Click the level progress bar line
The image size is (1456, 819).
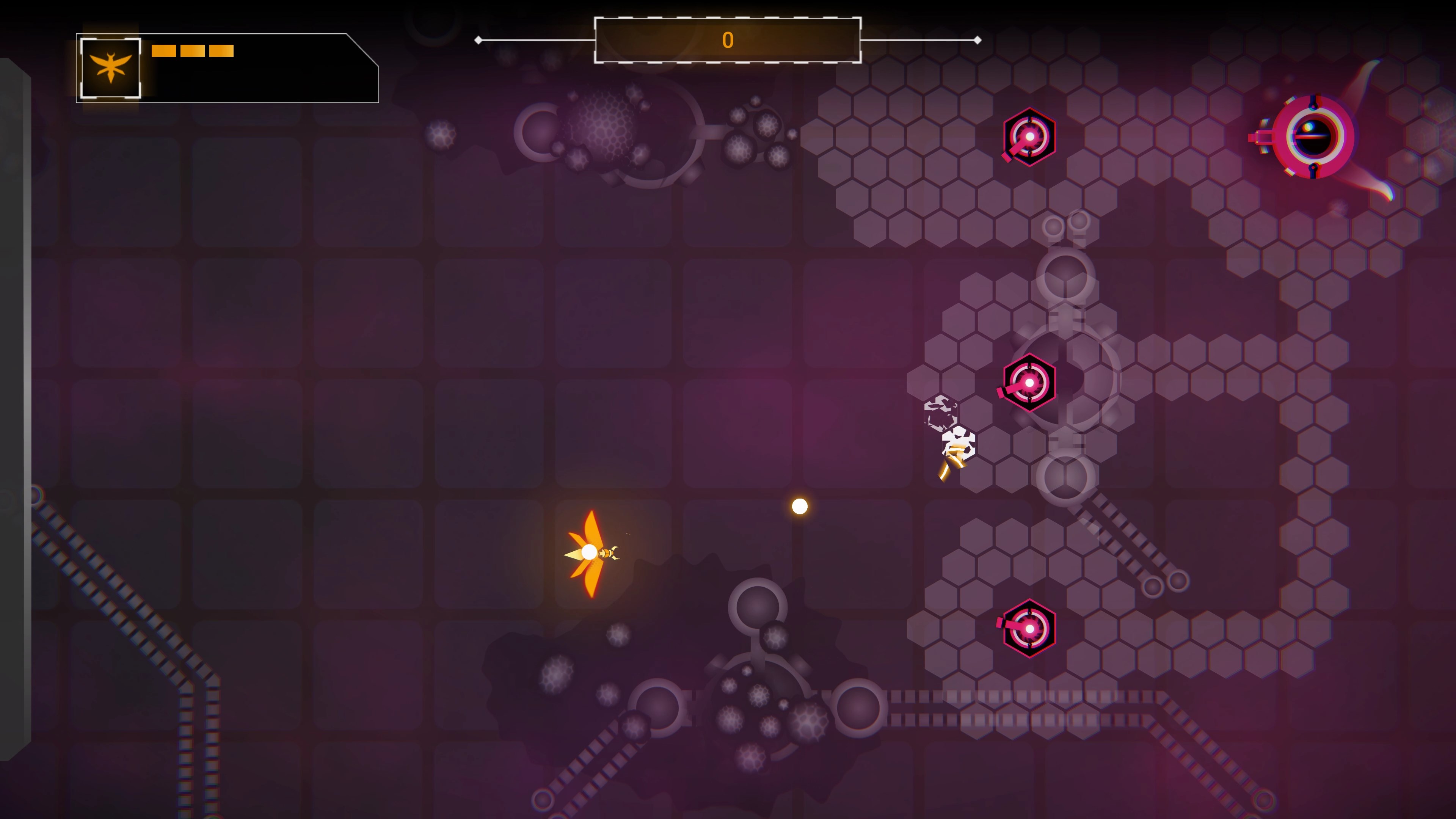[x=904, y=39]
